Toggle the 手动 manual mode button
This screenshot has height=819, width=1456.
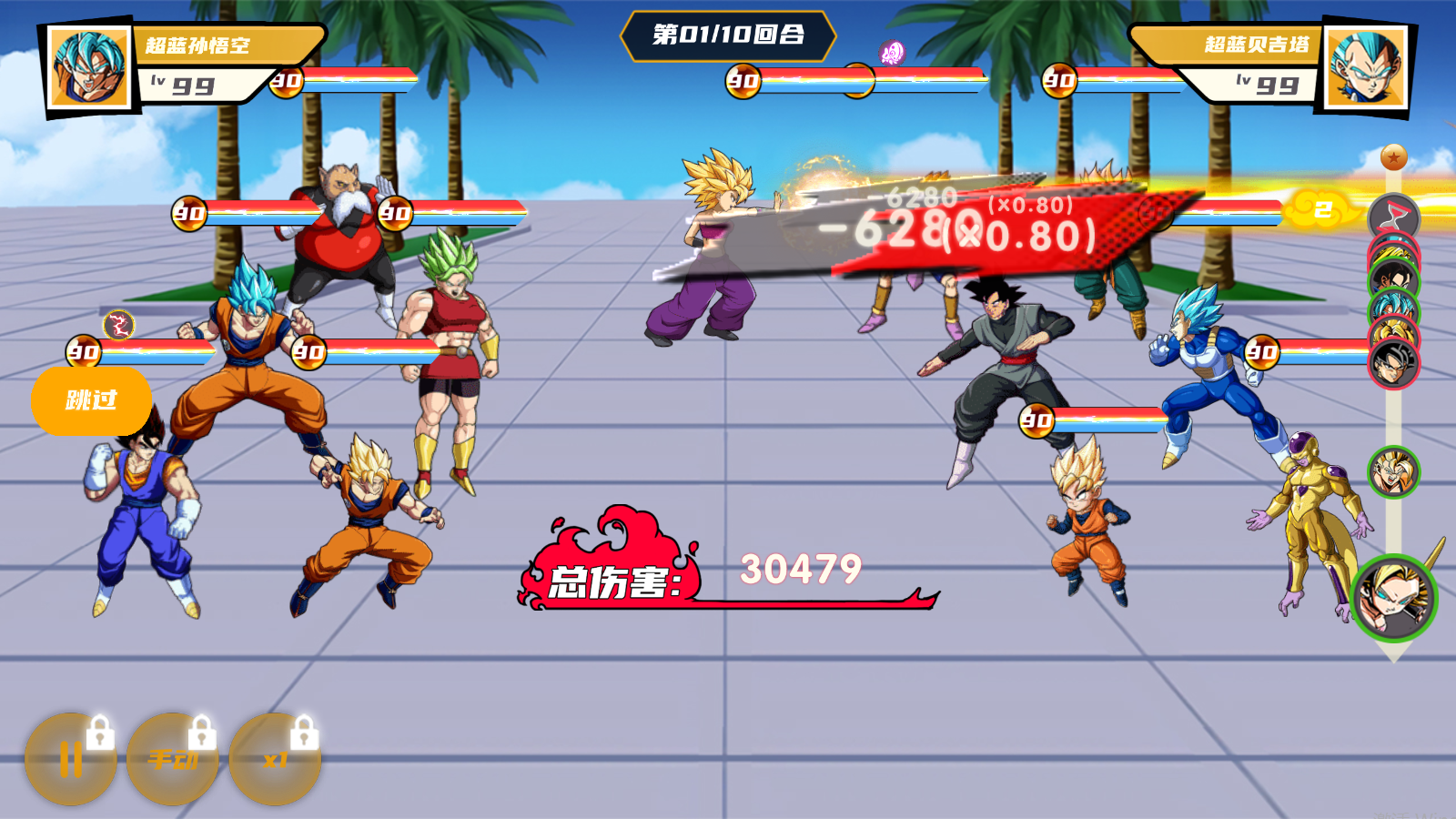(173, 759)
